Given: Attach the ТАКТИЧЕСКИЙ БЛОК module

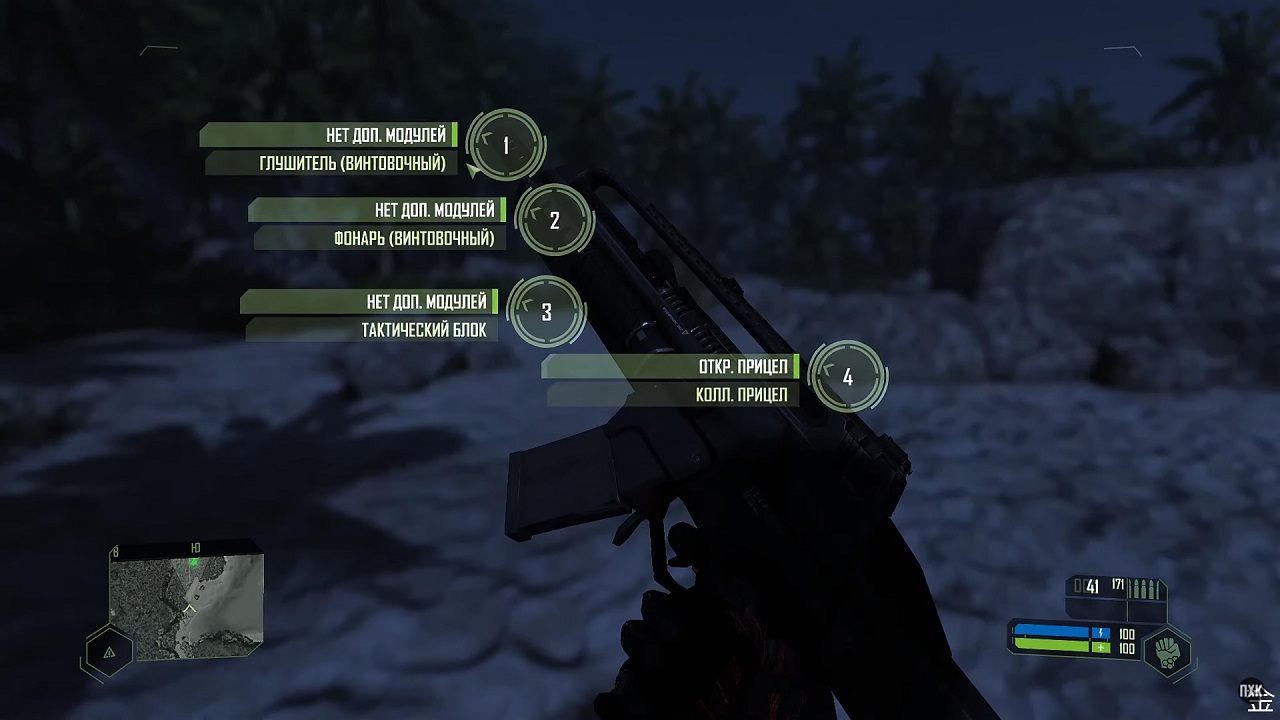Looking at the screenshot, I should [x=425, y=327].
